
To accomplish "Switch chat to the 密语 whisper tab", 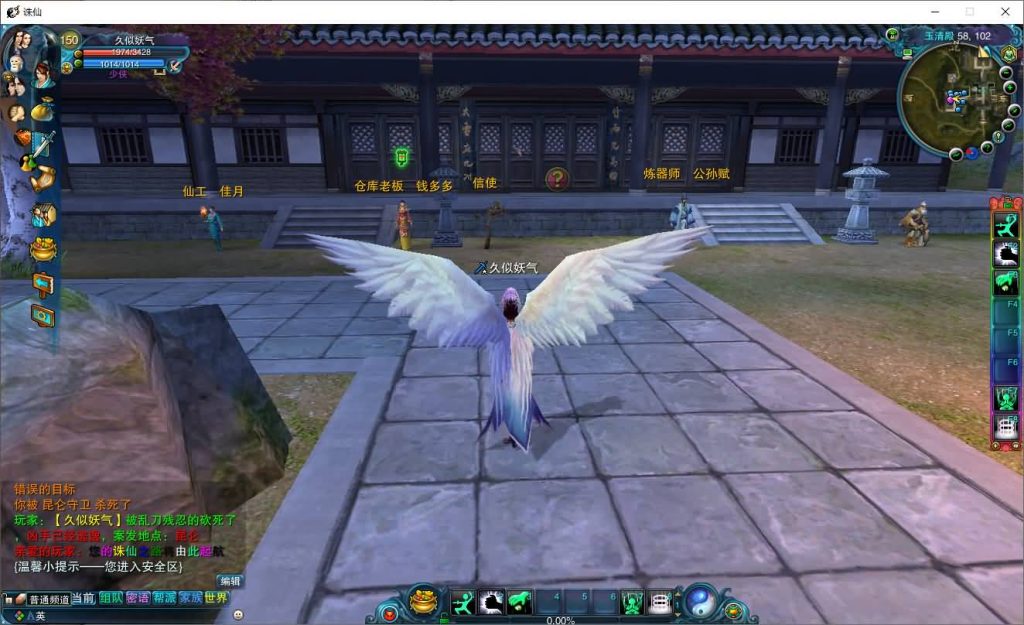I will (137, 598).
